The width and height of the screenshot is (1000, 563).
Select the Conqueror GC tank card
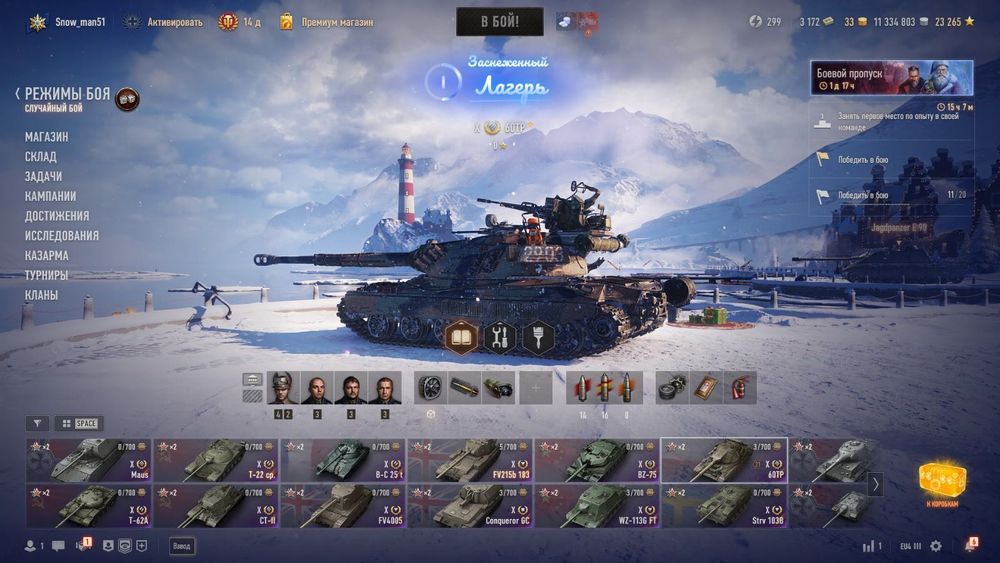coord(470,506)
